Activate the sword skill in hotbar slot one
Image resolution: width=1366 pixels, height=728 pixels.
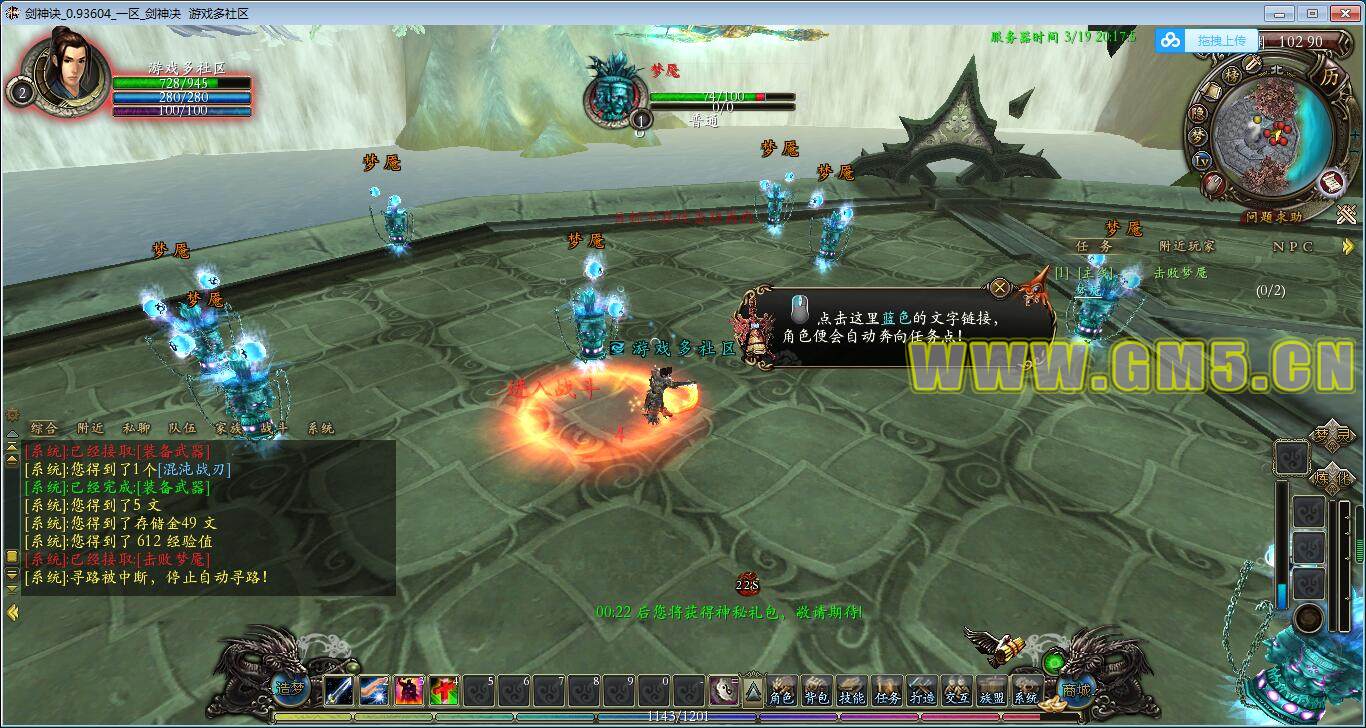tap(338, 690)
